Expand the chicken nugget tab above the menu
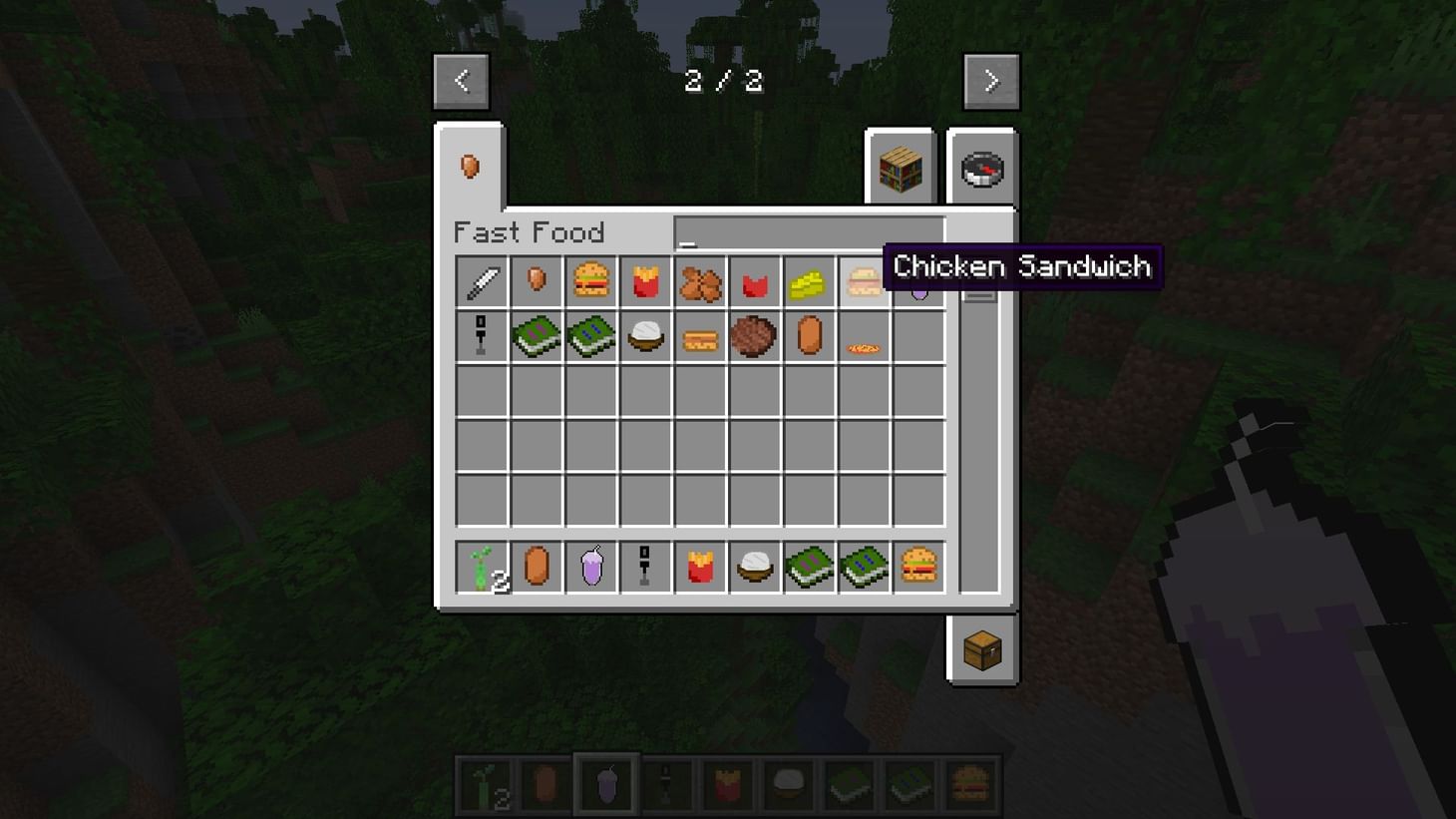 [470, 167]
